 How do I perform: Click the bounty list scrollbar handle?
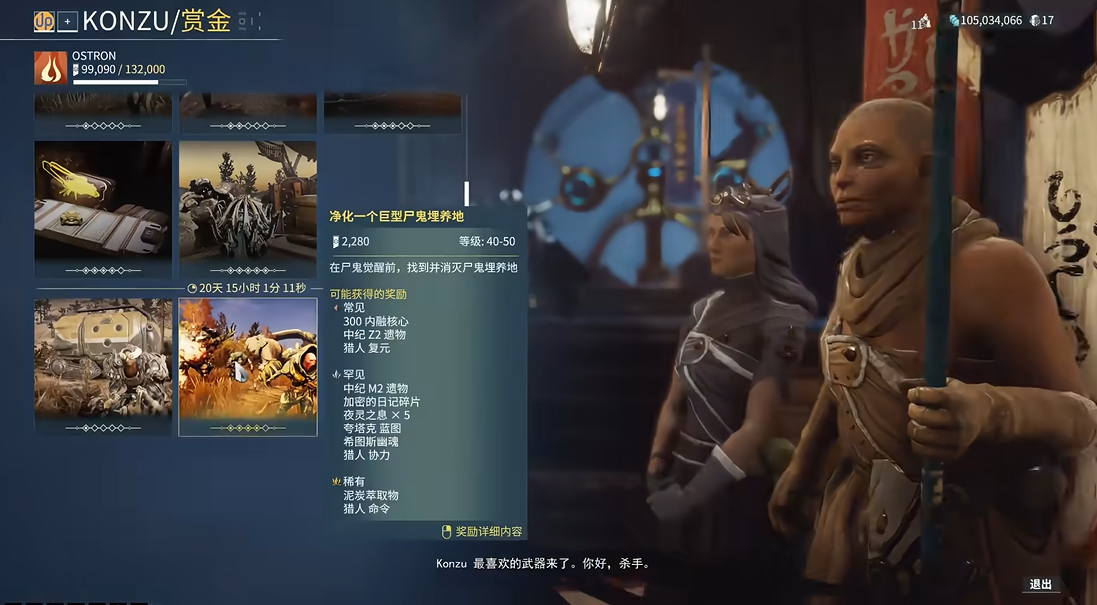pos(466,193)
